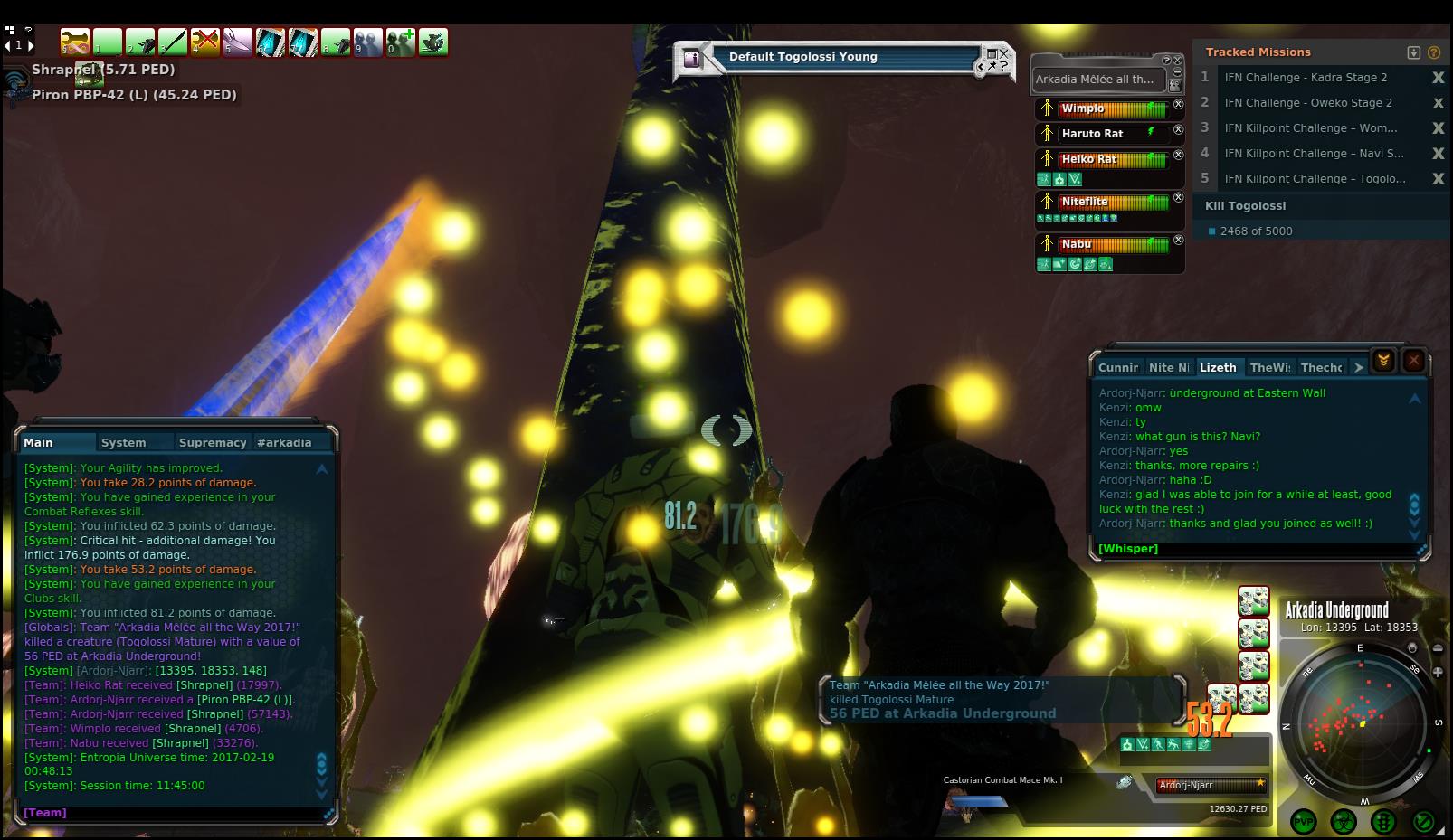This screenshot has width=1453, height=840.
Task: Stop tracking IFN Challenge - Kadra Stage 2
Action: click(x=1438, y=78)
